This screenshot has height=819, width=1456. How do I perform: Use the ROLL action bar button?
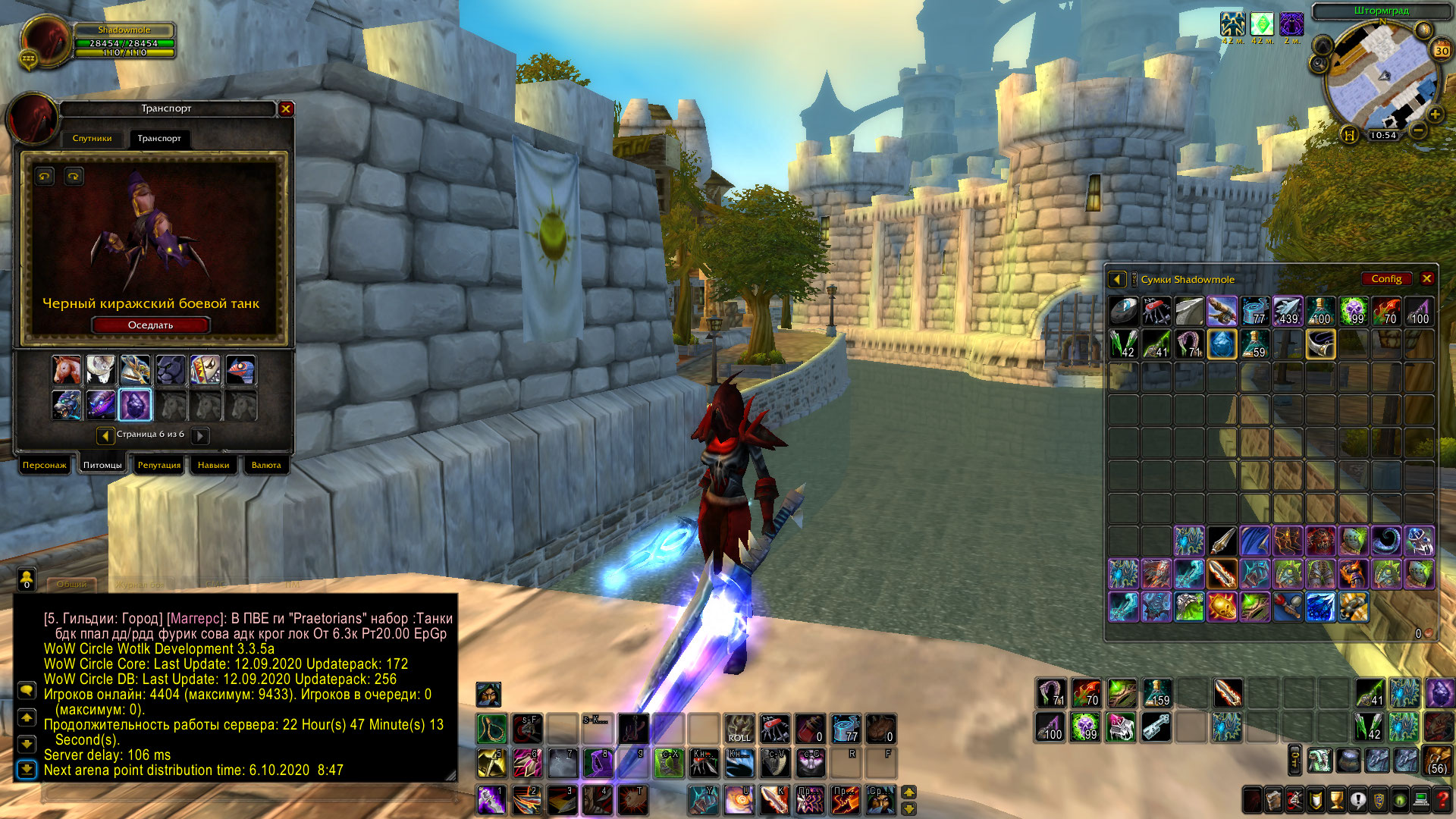[739, 729]
